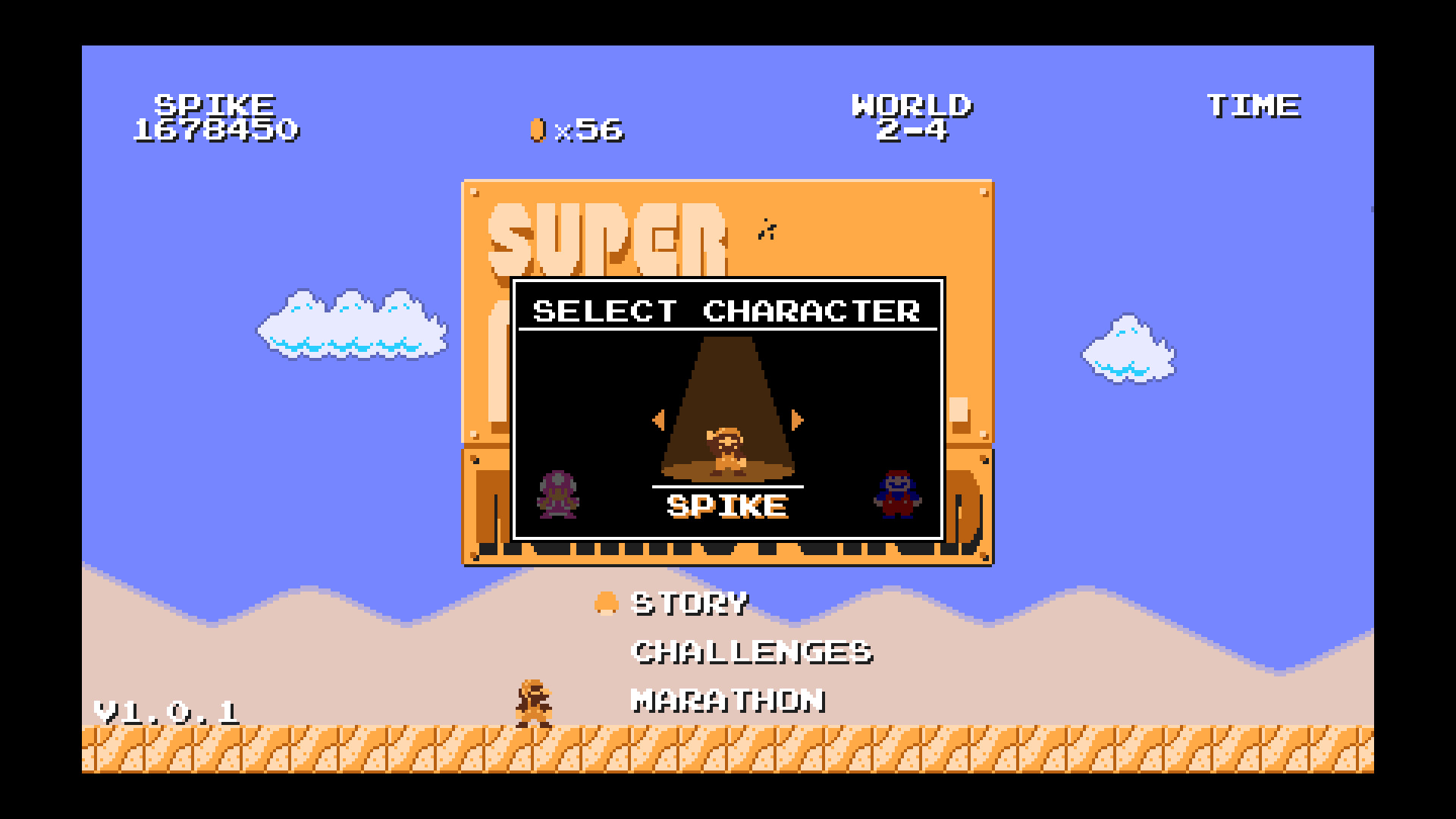This screenshot has height=819, width=1456.
Task: Click the TIME indicator in the HUD
Action: [x=1254, y=105]
